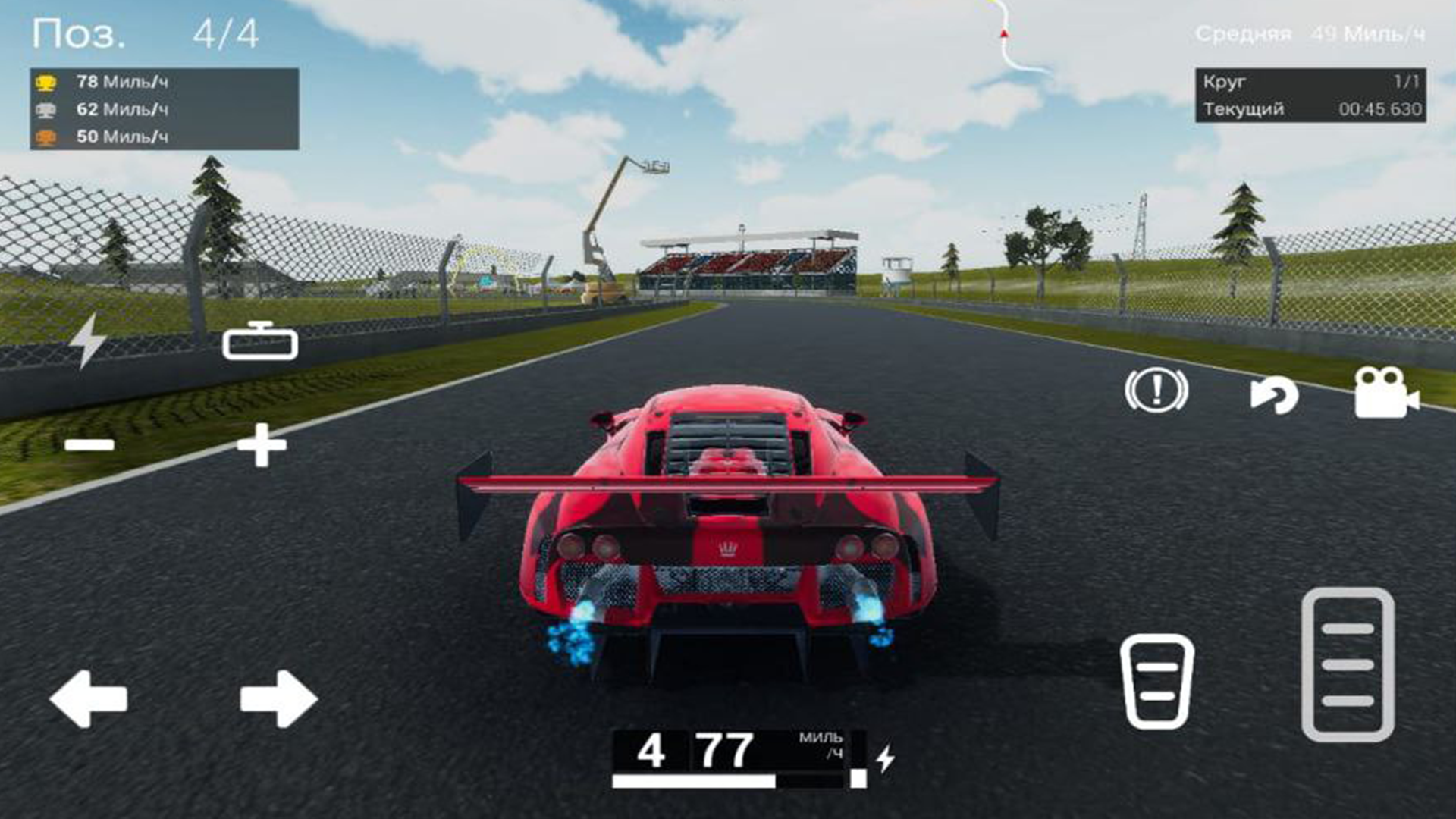Open the lap info panel showing Круг 1/1

point(1312,86)
